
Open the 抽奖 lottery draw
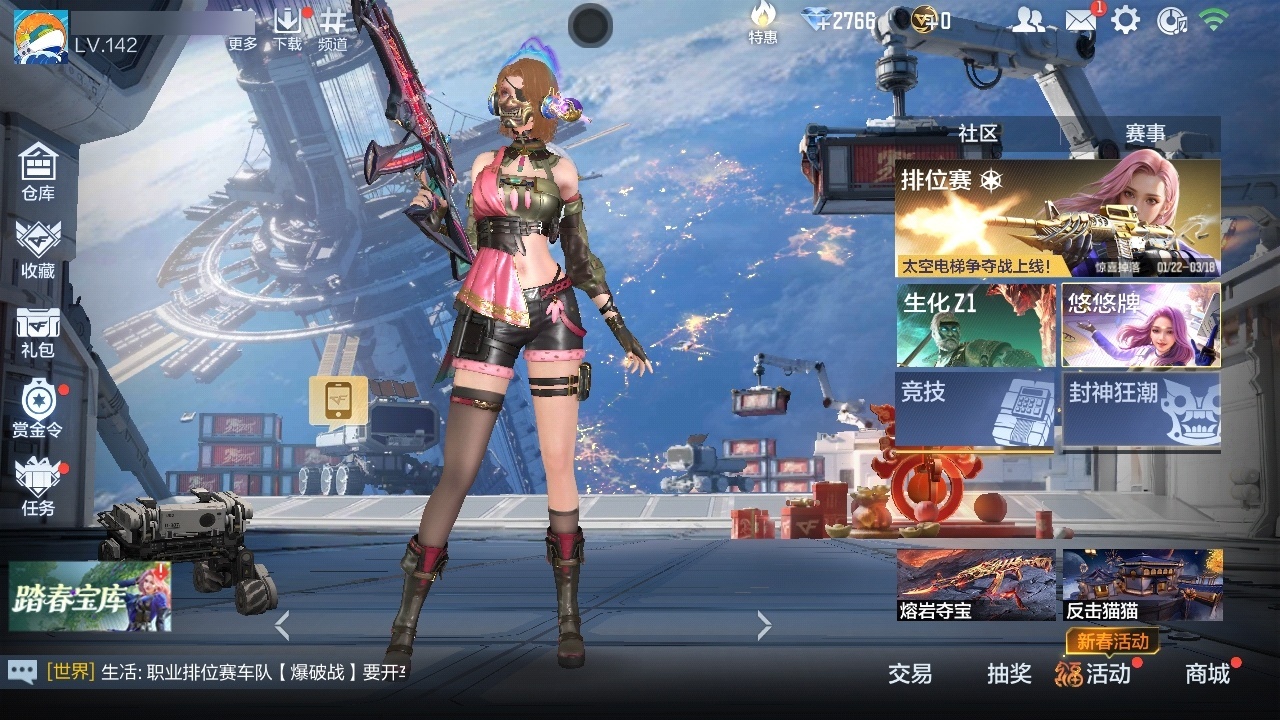click(1009, 674)
